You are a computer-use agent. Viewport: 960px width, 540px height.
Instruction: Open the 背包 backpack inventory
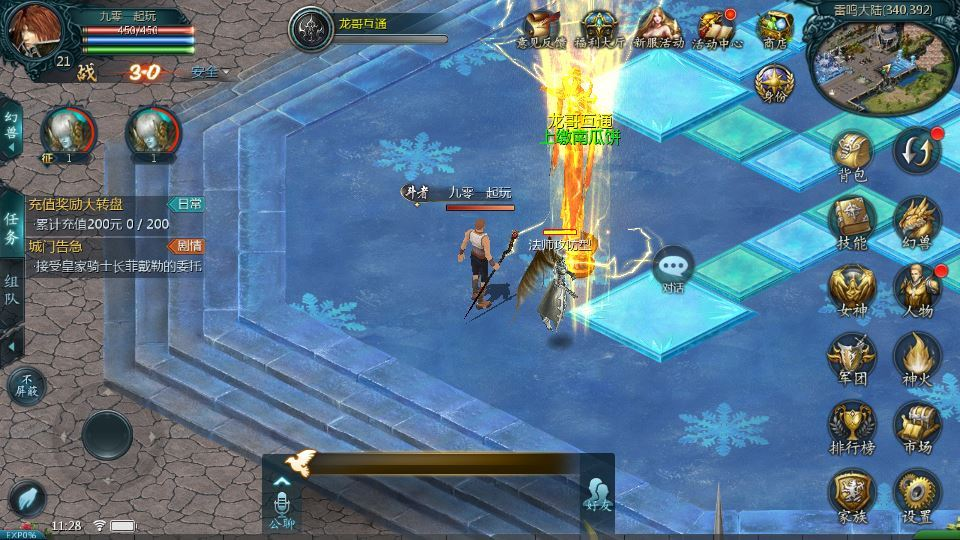pyautogui.click(x=852, y=156)
